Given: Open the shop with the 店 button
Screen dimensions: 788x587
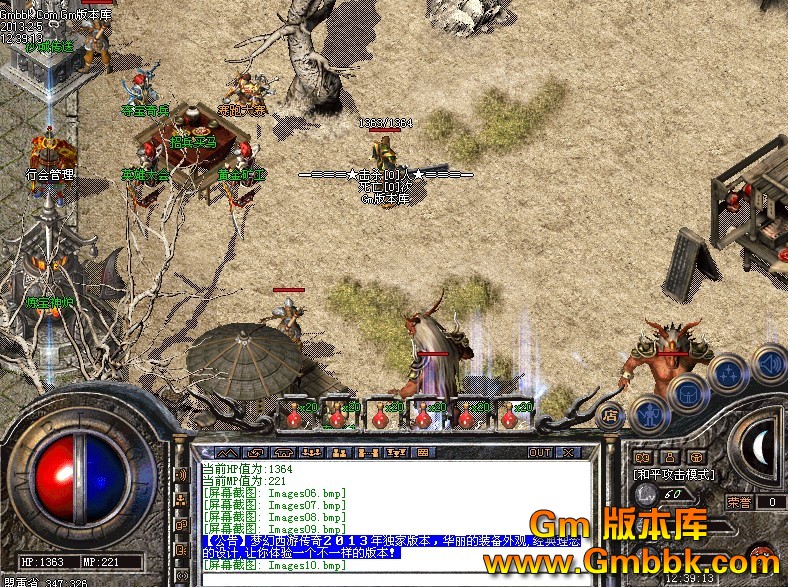Looking at the screenshot, I should pos(609,413).
